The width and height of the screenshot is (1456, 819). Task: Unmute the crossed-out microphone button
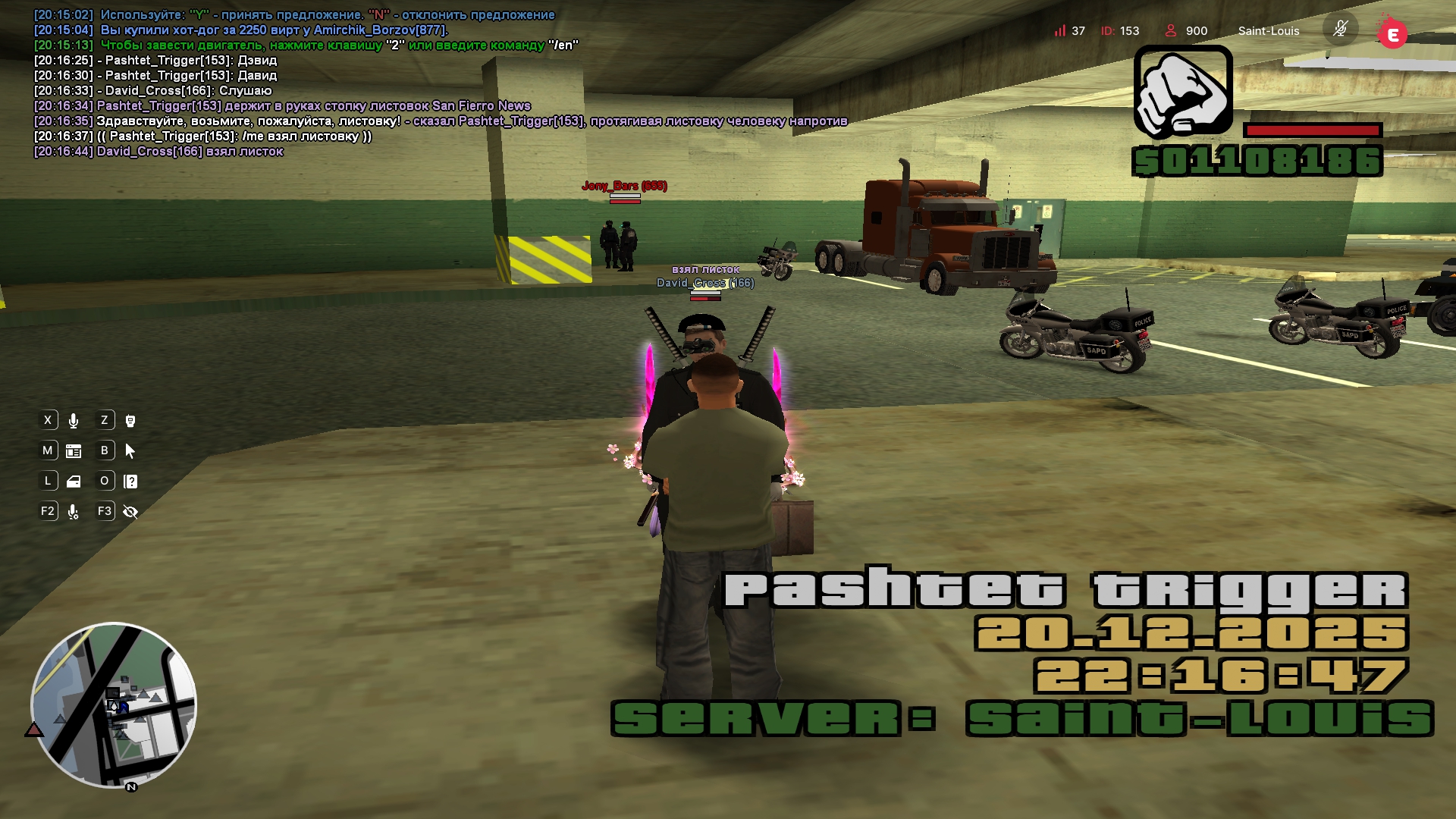[1340, 30]
